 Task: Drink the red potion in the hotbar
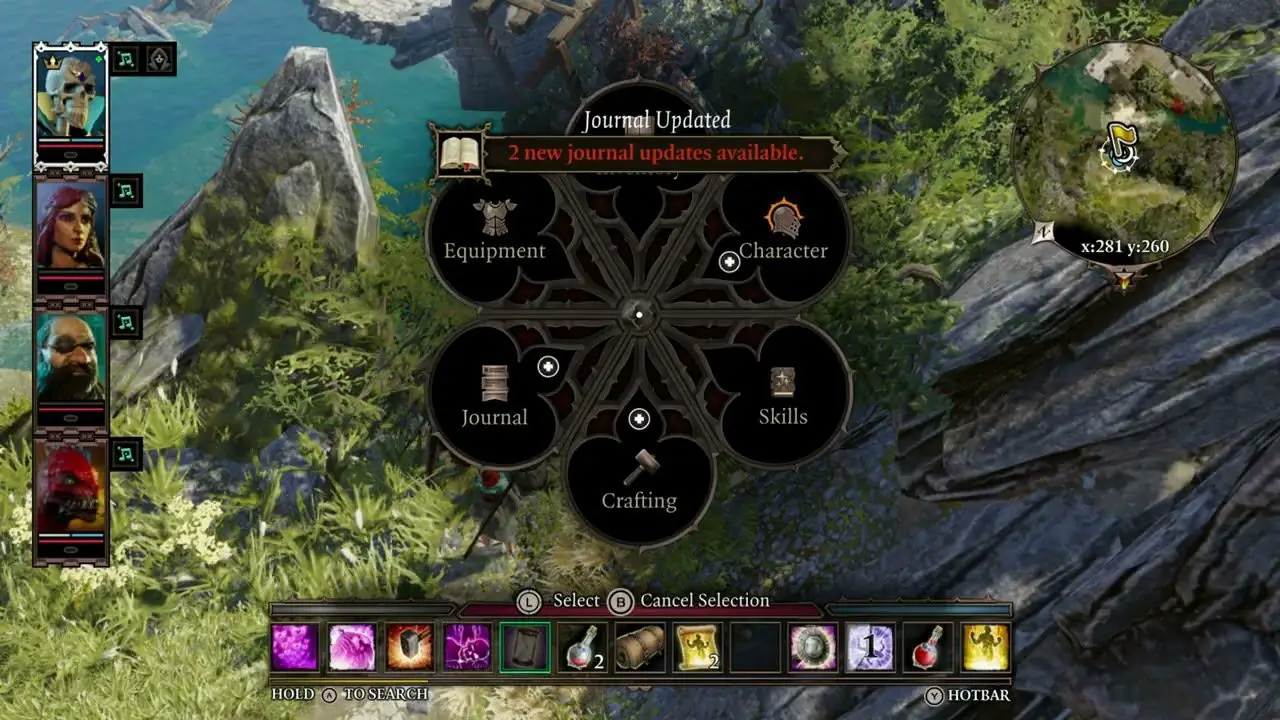(928, 647)
